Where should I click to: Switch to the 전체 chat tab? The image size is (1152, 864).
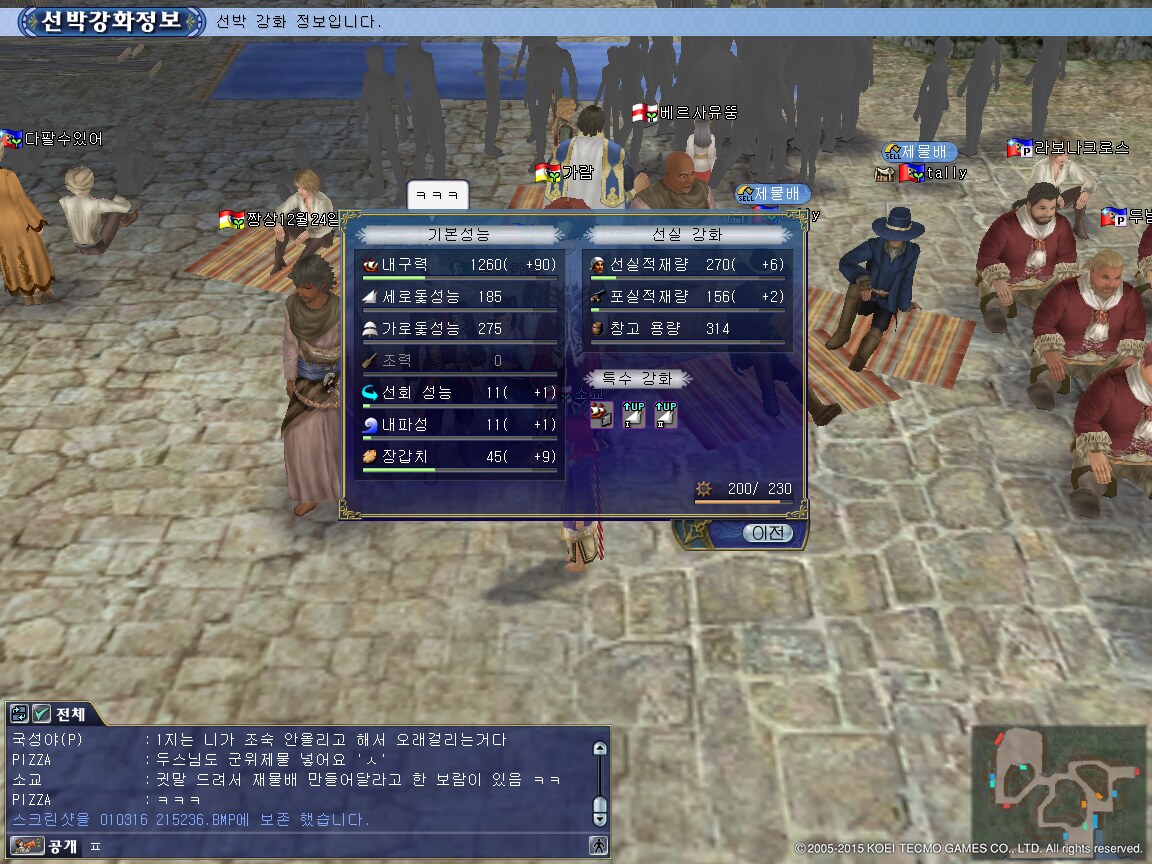coord(70,714)
